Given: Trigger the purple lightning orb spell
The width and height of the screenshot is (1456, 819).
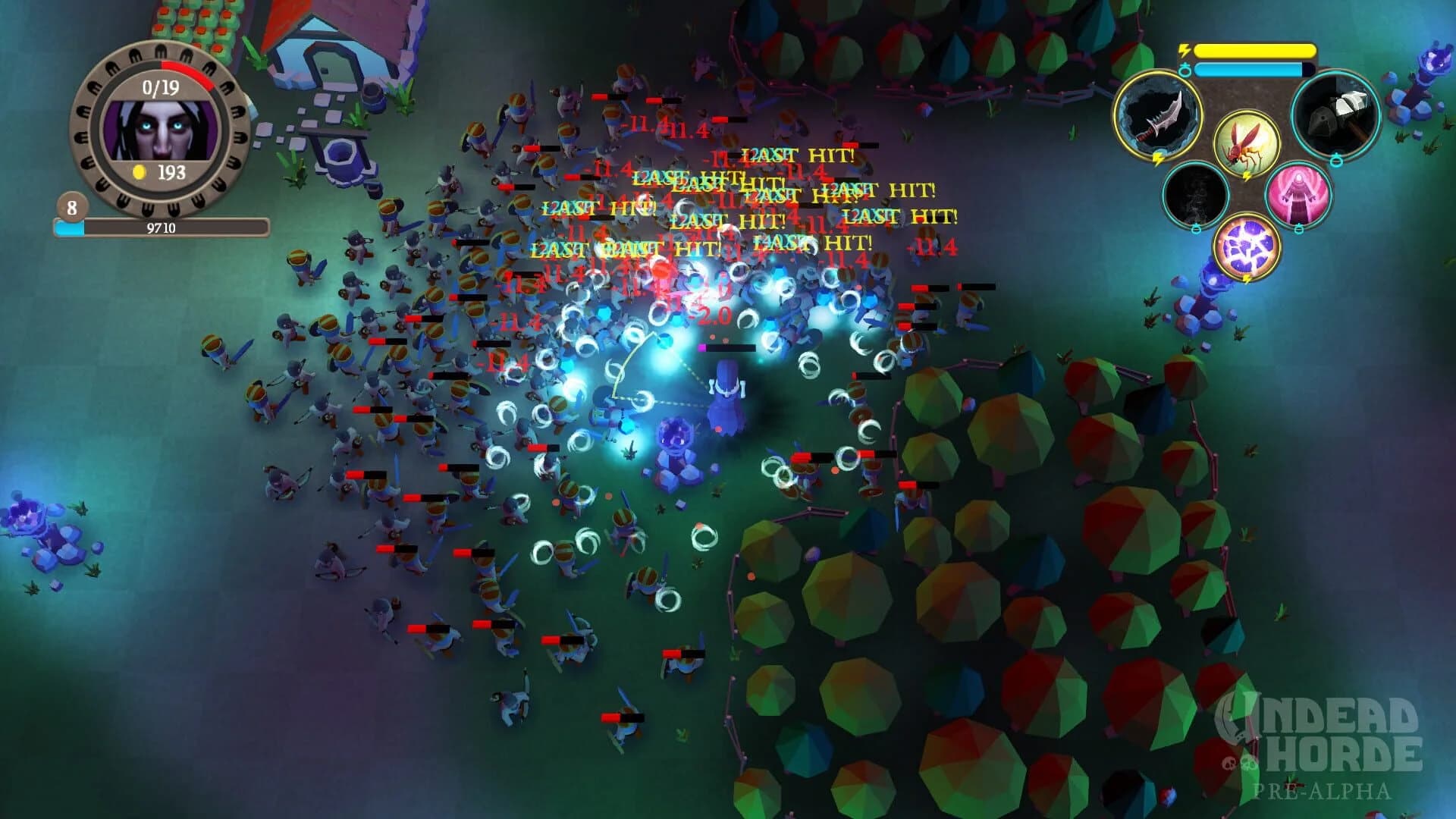Looking at the screenshot, I should pos(1247,246).
